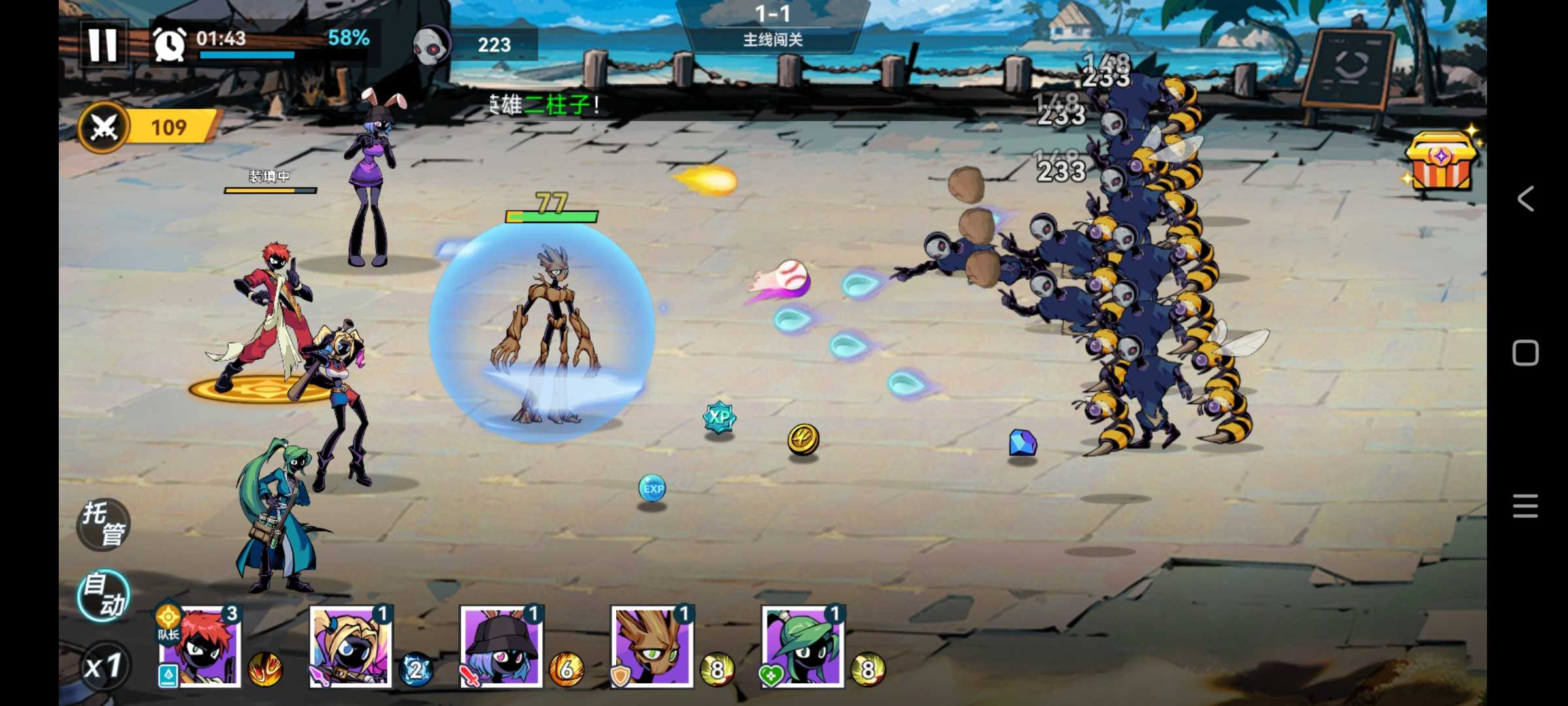This screenshot has width=1568, height=706.
Task: Select the bucket-hat bunny hero portrait
Action: pyautogui.click(x=501, y=647)
